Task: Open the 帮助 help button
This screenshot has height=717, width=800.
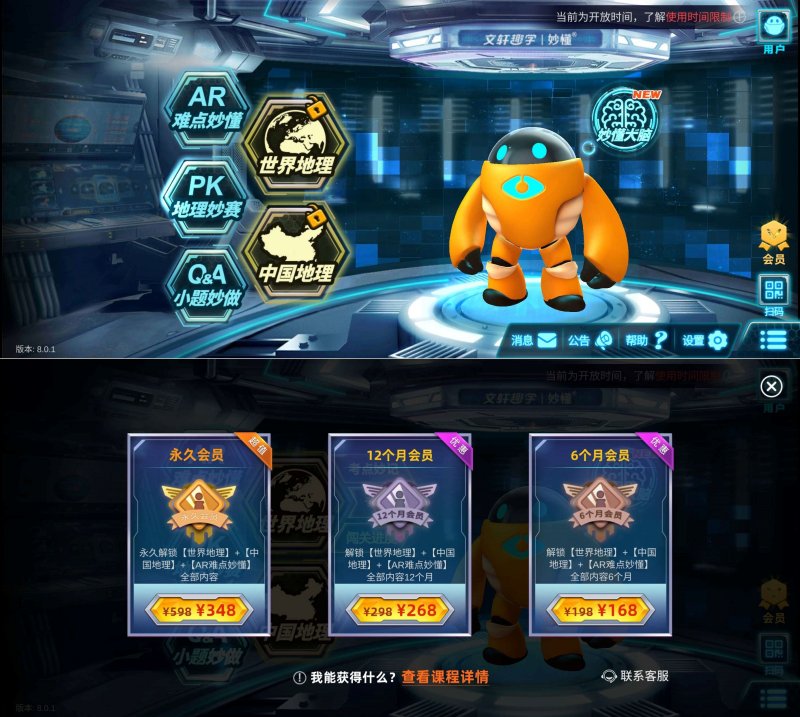Action: click(x=646, y=340)
